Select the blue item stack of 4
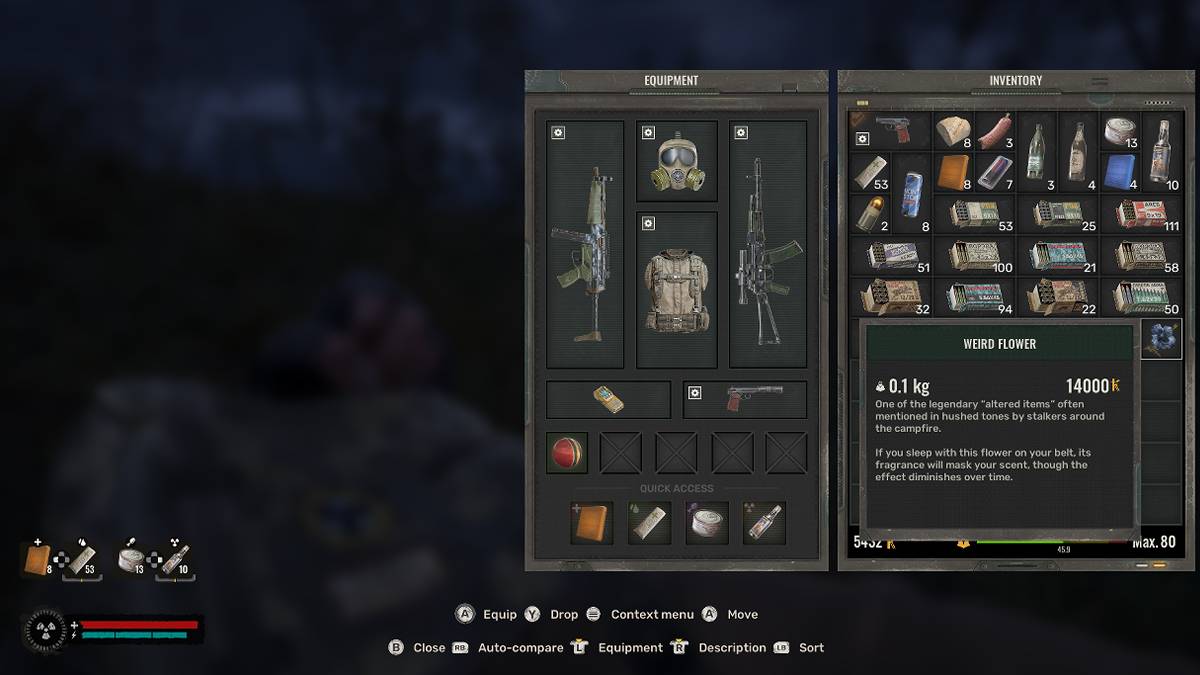The height and width of the screenshot is (675, 1200). [1120, 172]
